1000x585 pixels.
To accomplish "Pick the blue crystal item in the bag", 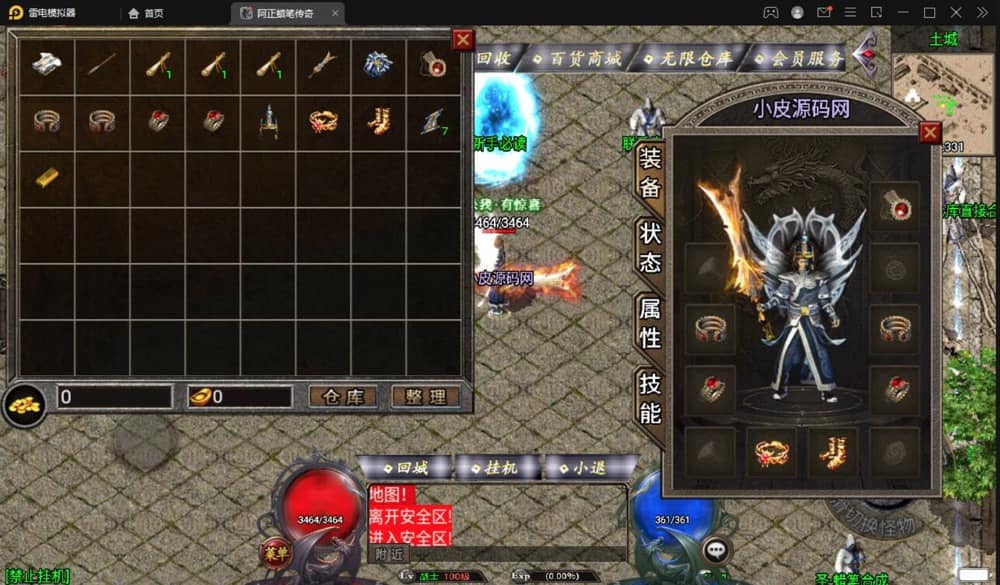I will (x=378, y=65).
